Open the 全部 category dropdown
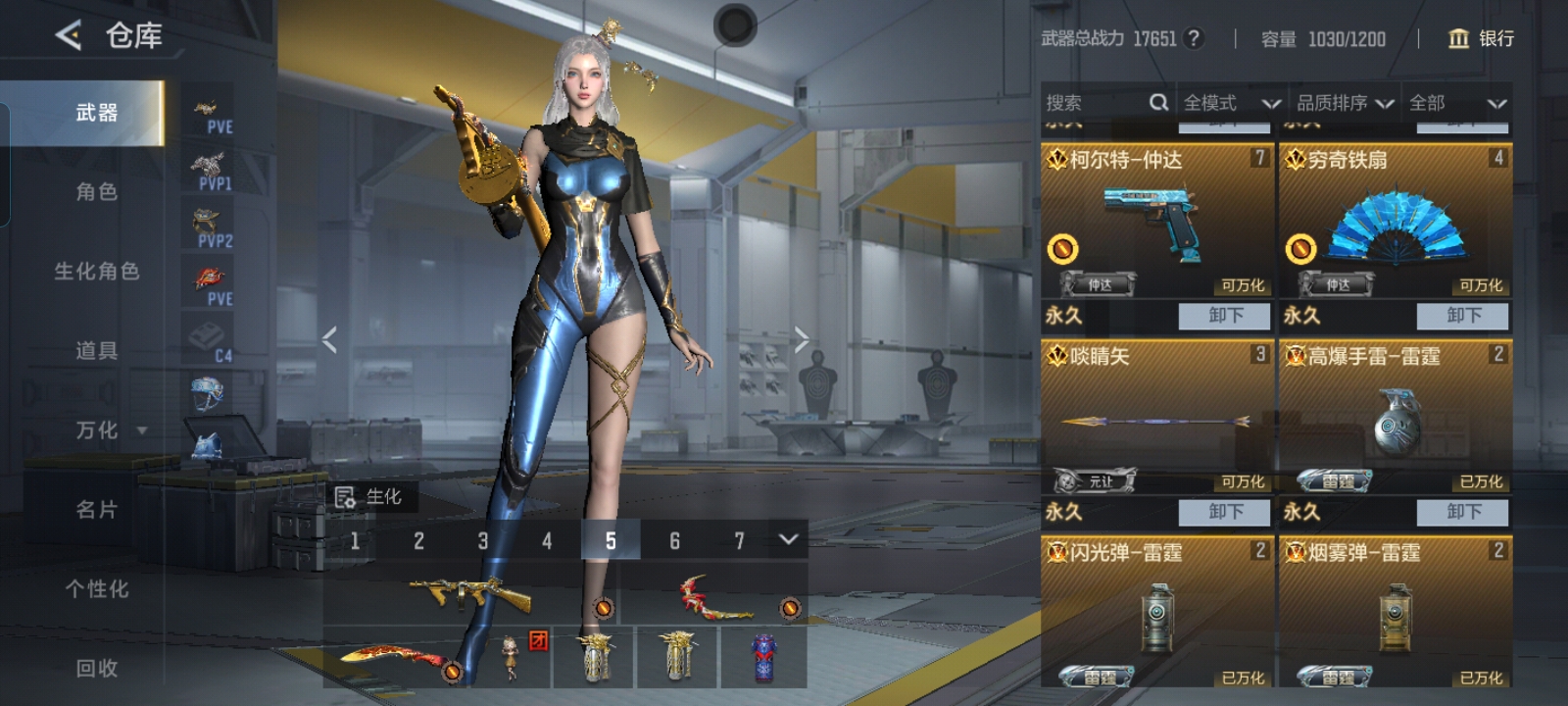Screen dimensions: 1568x706 point(1456,103)
